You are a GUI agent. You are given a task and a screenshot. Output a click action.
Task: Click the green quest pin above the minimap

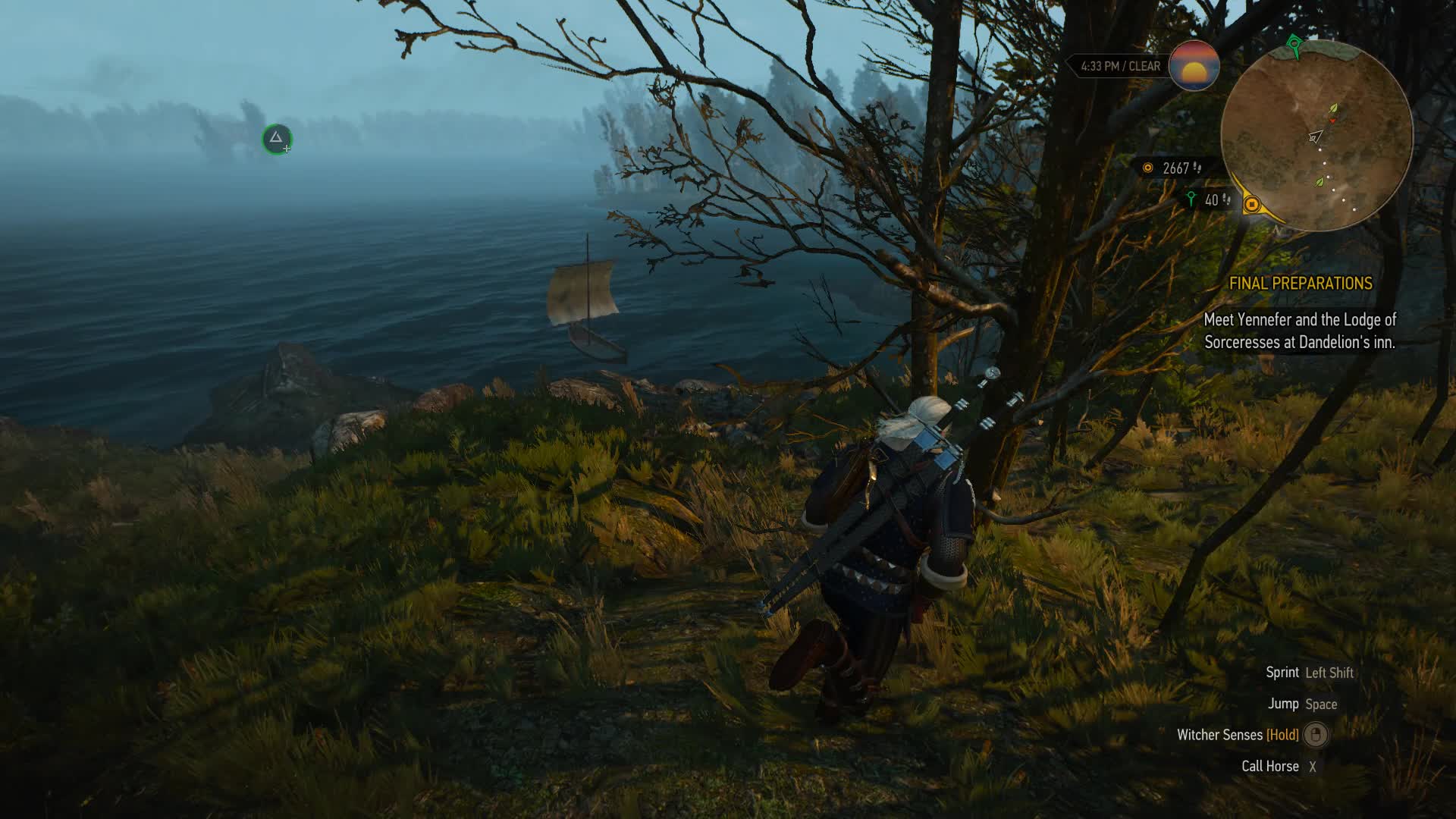(x=1294, y=44)
